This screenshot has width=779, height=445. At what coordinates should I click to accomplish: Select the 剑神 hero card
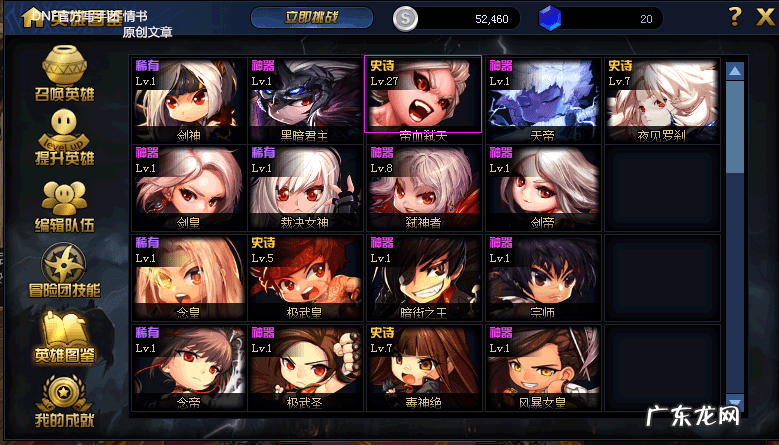pyautogui.click(x=188, y=96)
